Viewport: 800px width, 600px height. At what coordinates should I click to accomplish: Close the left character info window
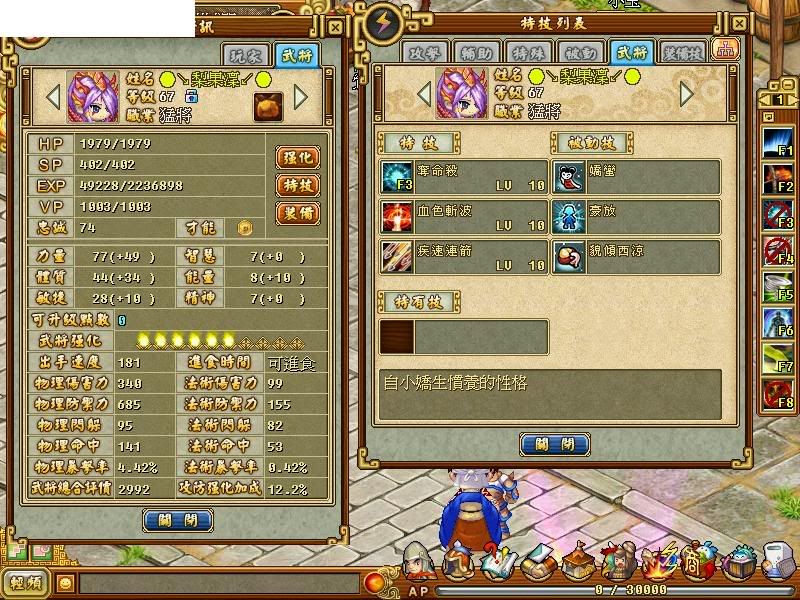pos(335,27)
